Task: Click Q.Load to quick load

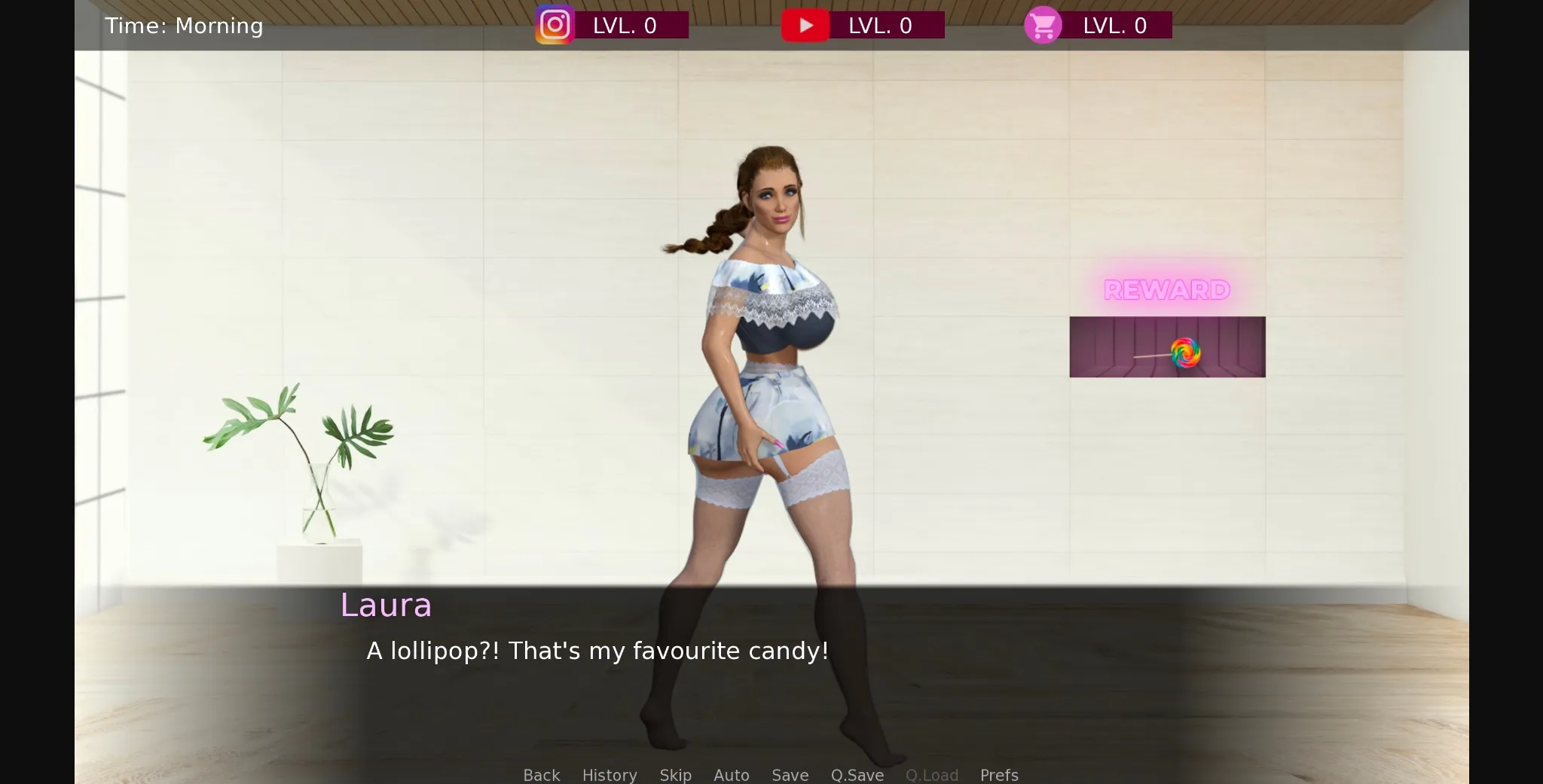Action: 931,775
